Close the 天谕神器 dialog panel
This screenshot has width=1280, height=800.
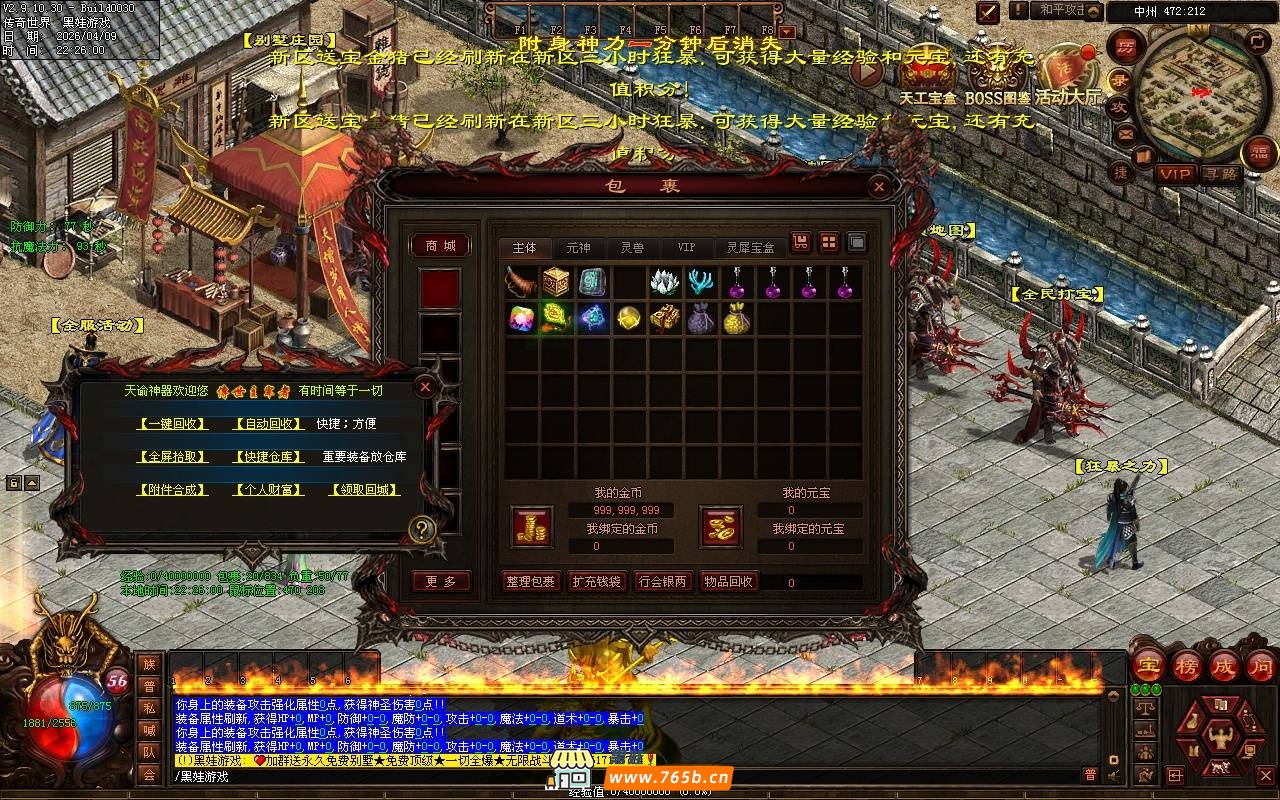[x=425, y=387]
